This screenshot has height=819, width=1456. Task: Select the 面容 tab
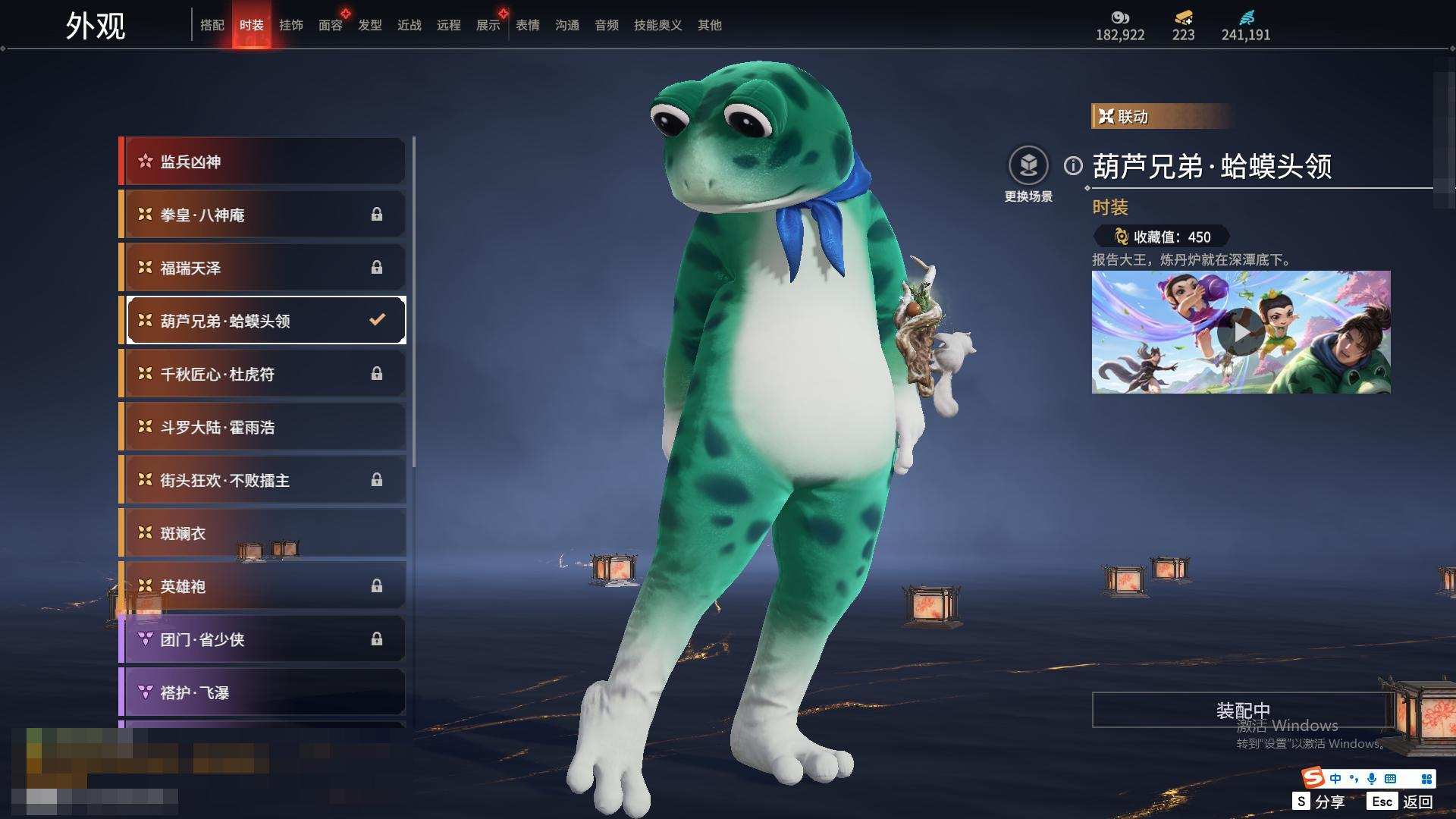[x=331, y=25]
